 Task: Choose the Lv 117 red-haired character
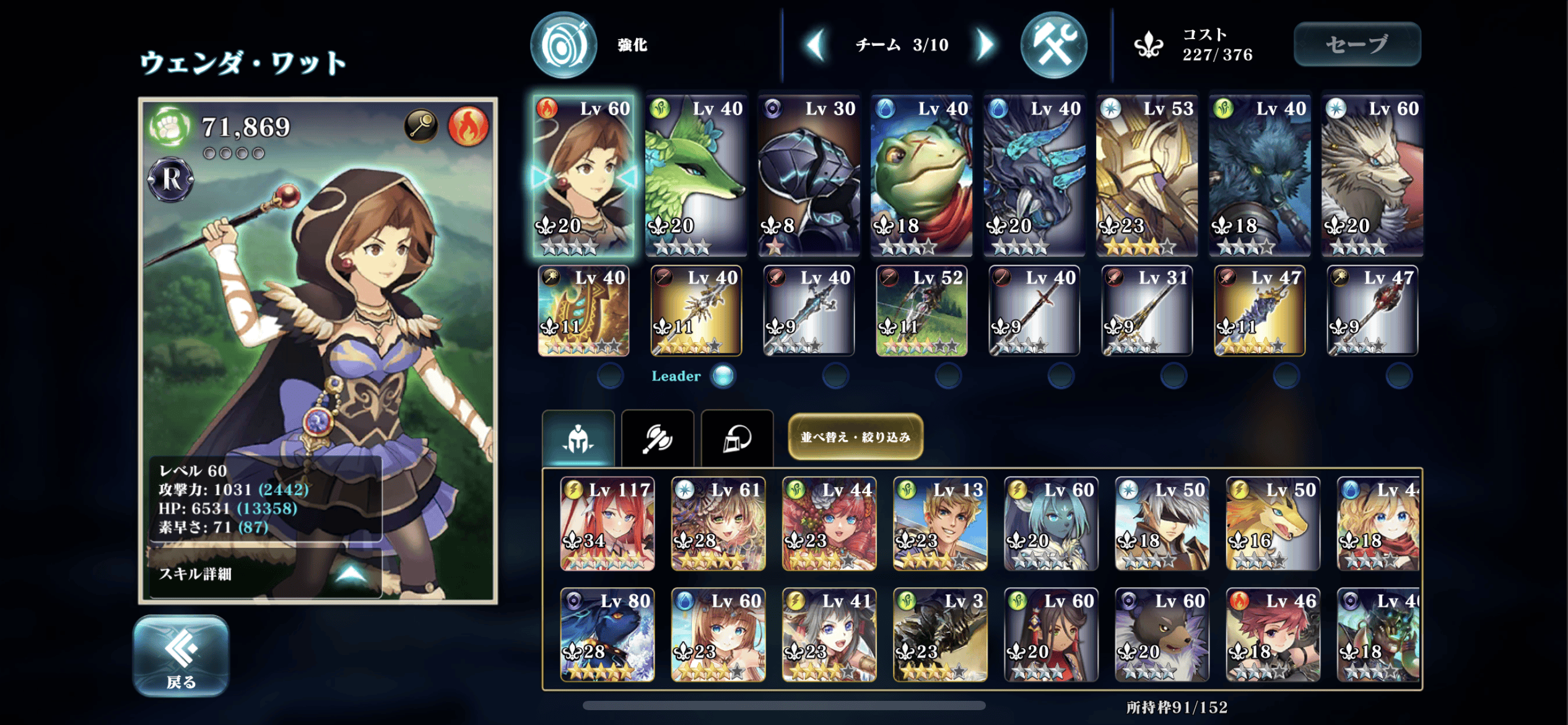607,524
